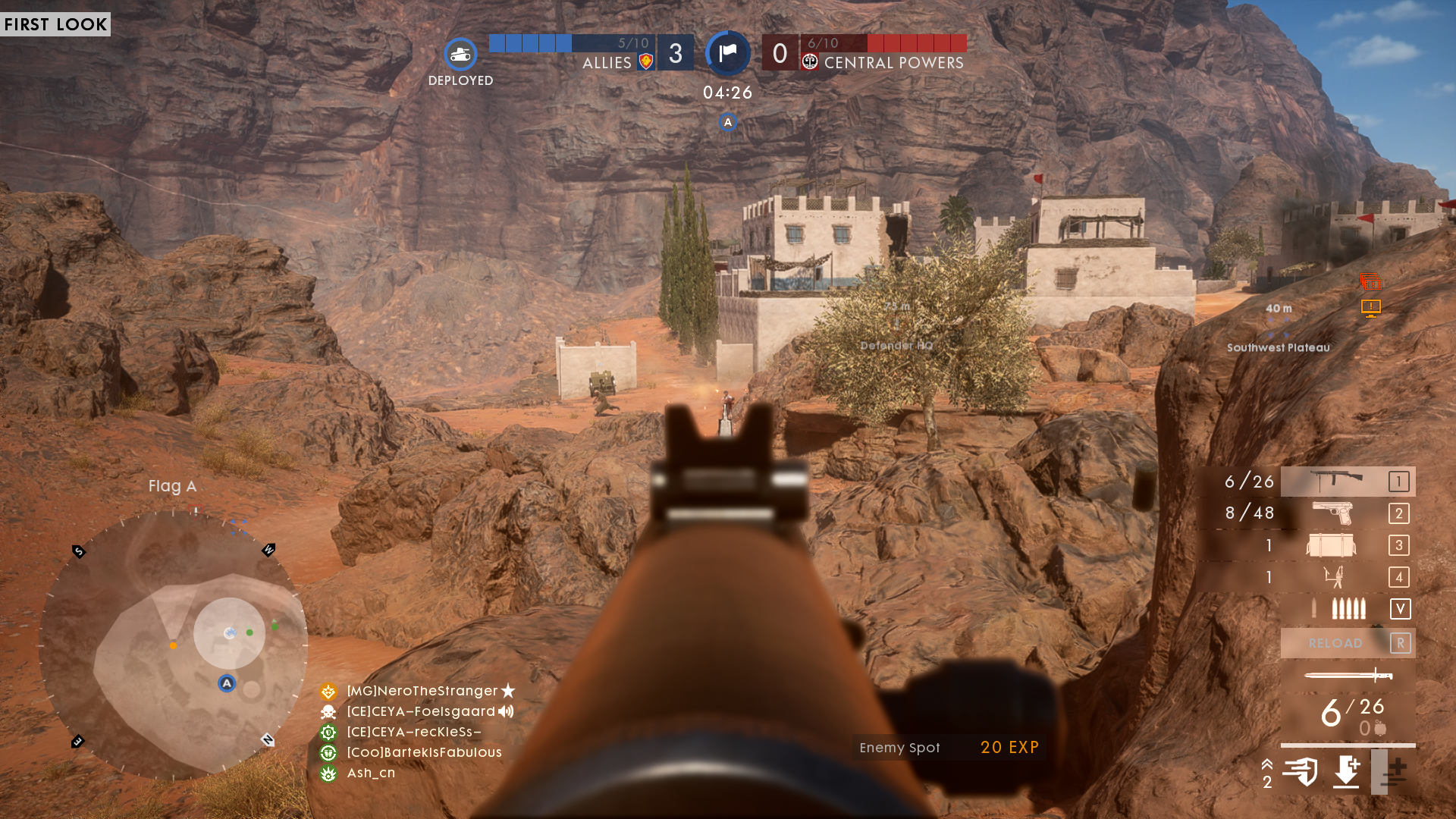Open the circular minimap
Viewport: 1456px width, 819px height.
coord(173,645)
